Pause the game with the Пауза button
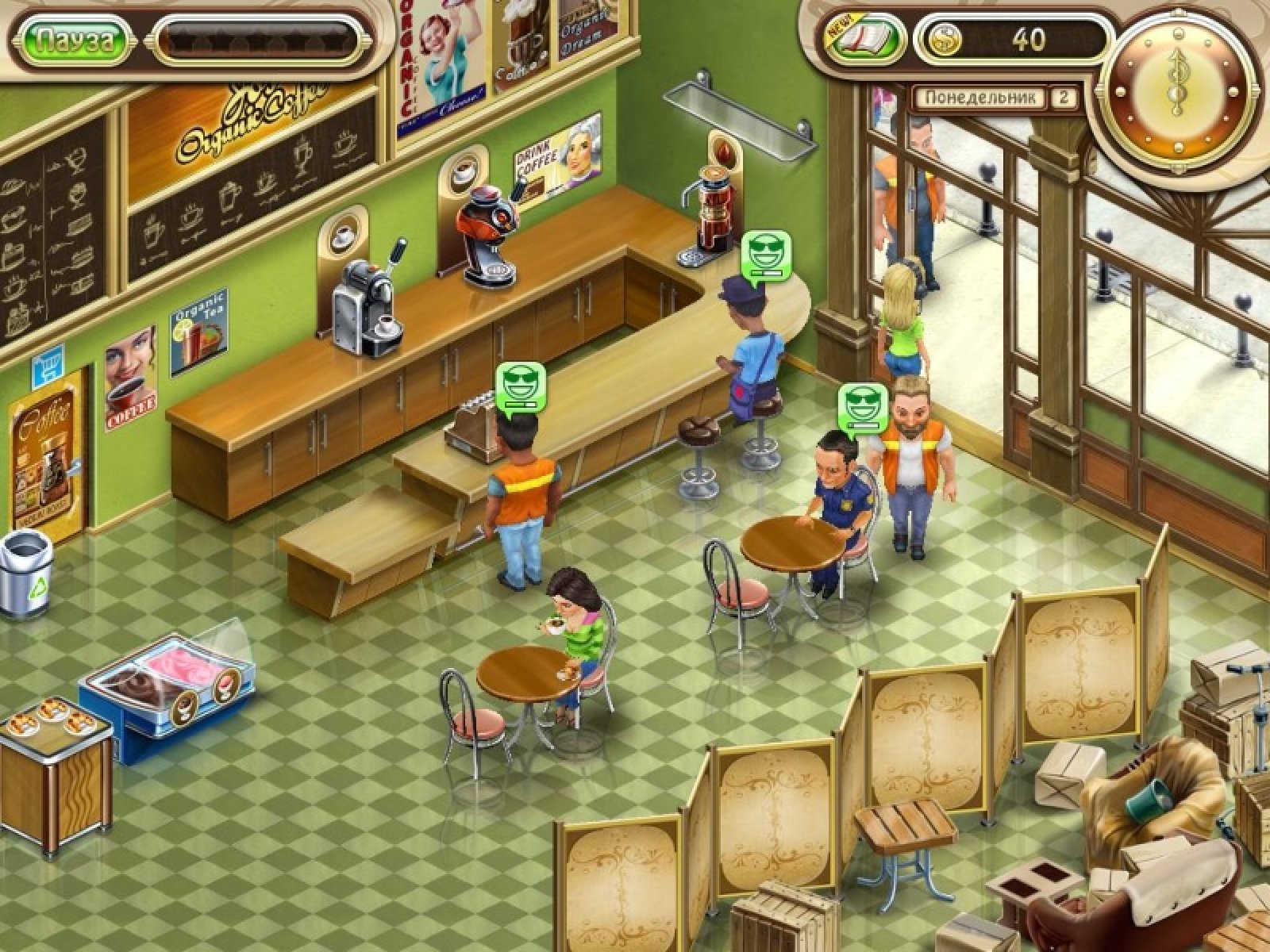Image resolution: width=1270 pixels, height=952 pixels. (x=74, y=40)
